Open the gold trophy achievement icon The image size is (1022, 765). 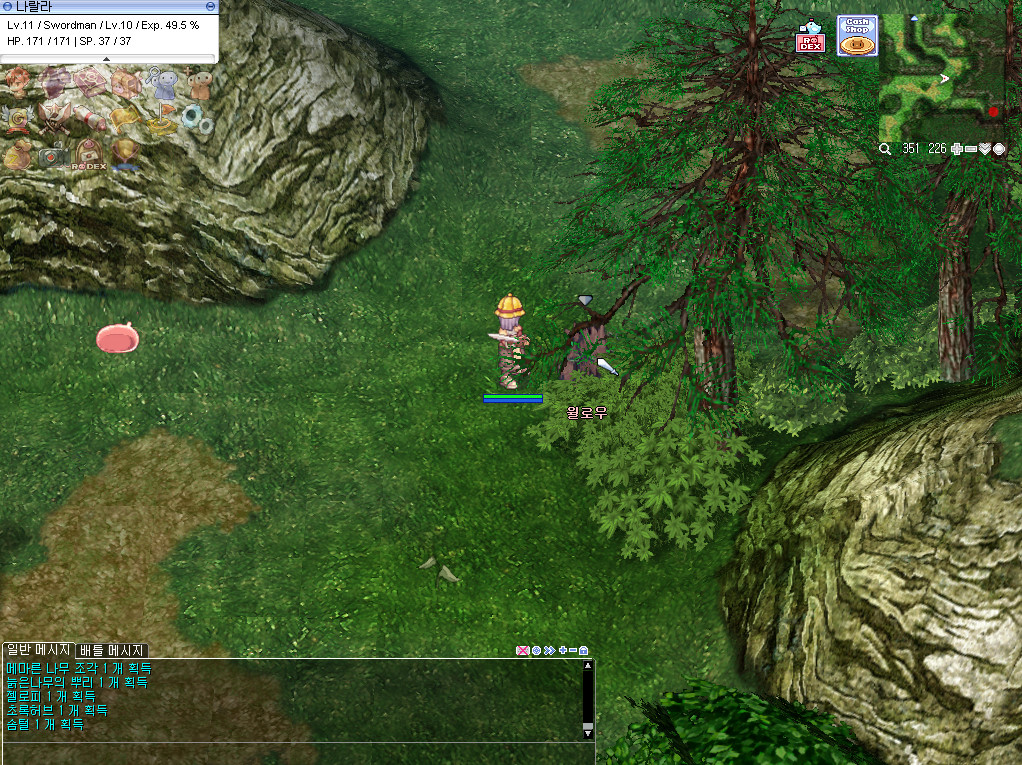pos(126,155)
